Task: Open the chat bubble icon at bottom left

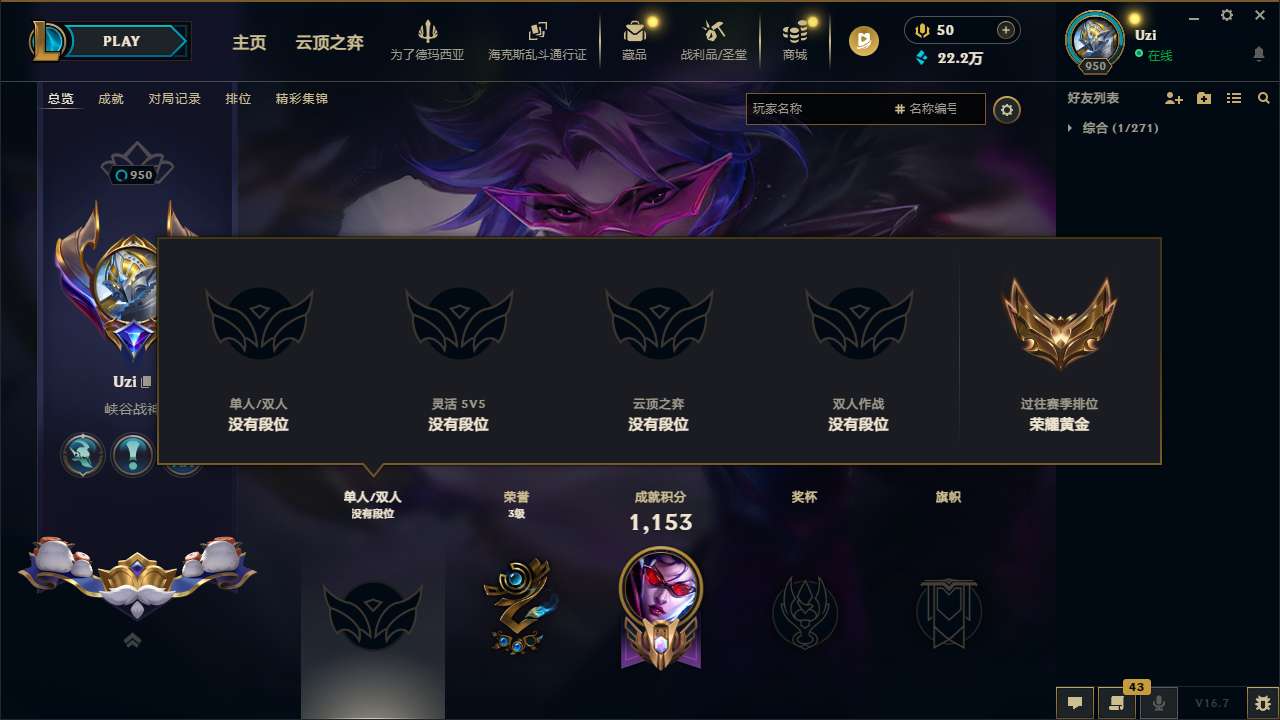Action: pos(1075,703)
